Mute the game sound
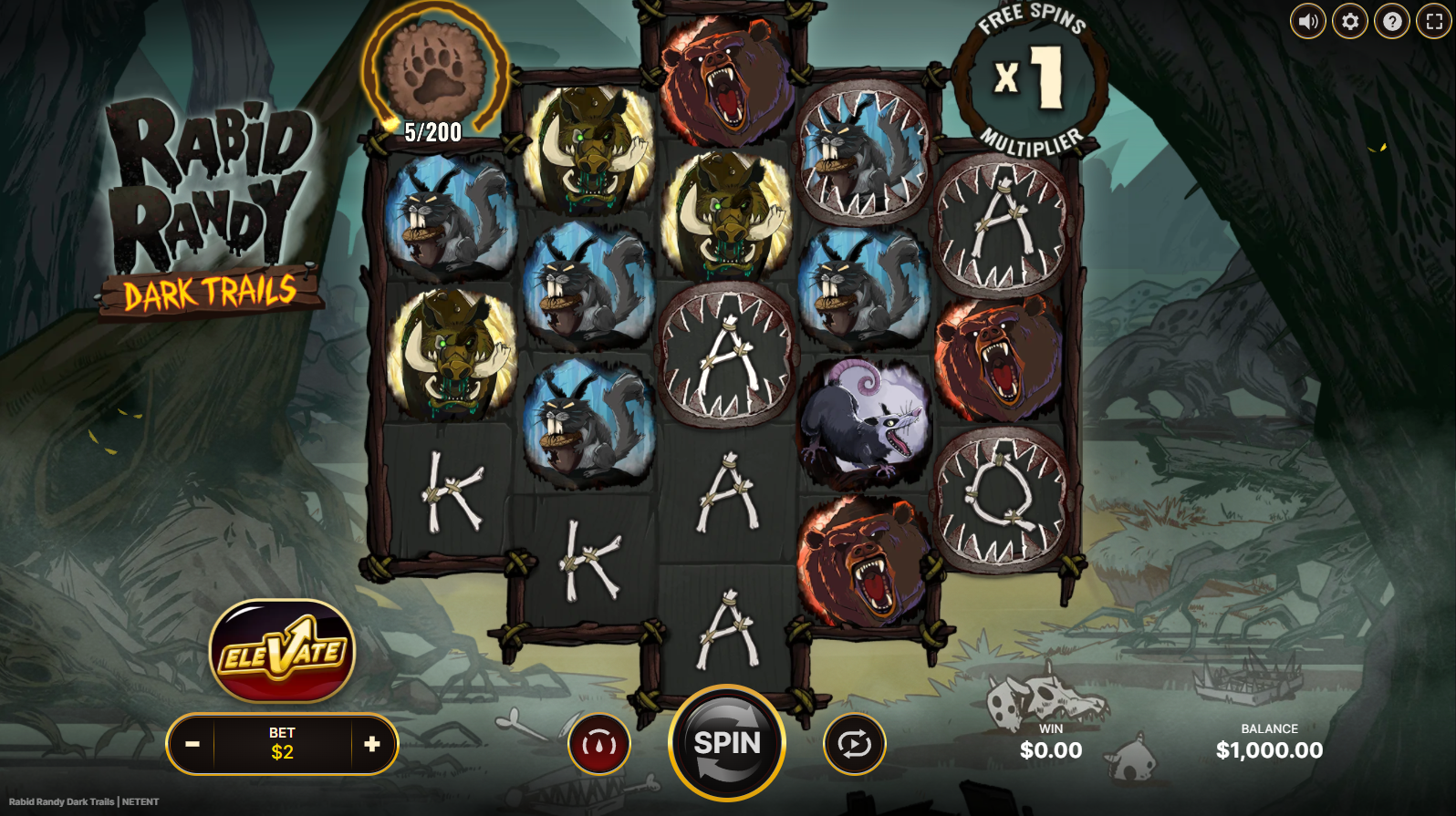The width and height of the screenshot is (1456, 816). [x=1307, y=21]
